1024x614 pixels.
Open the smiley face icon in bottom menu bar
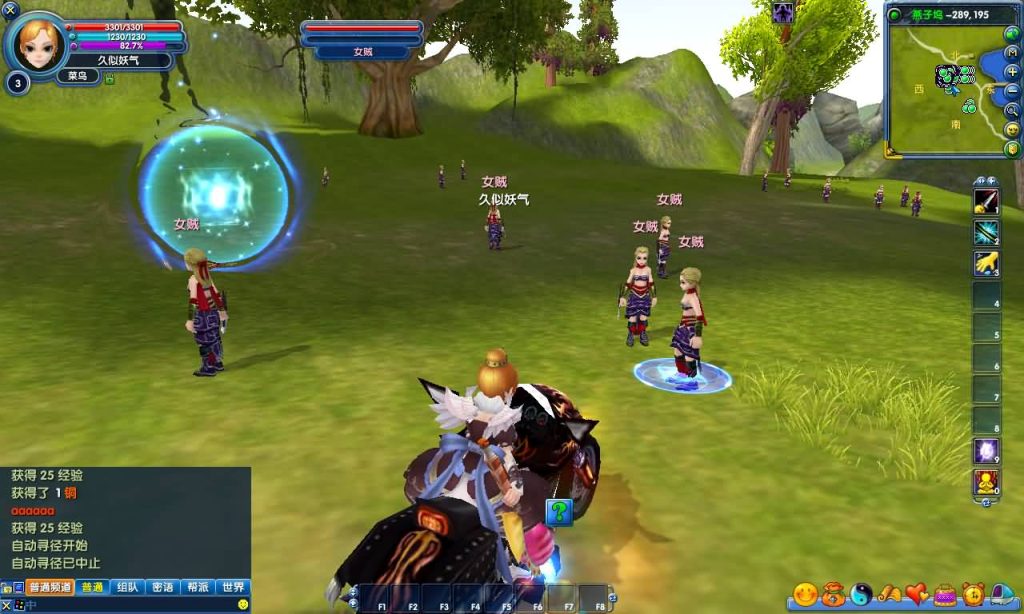(x=806, y=595)
